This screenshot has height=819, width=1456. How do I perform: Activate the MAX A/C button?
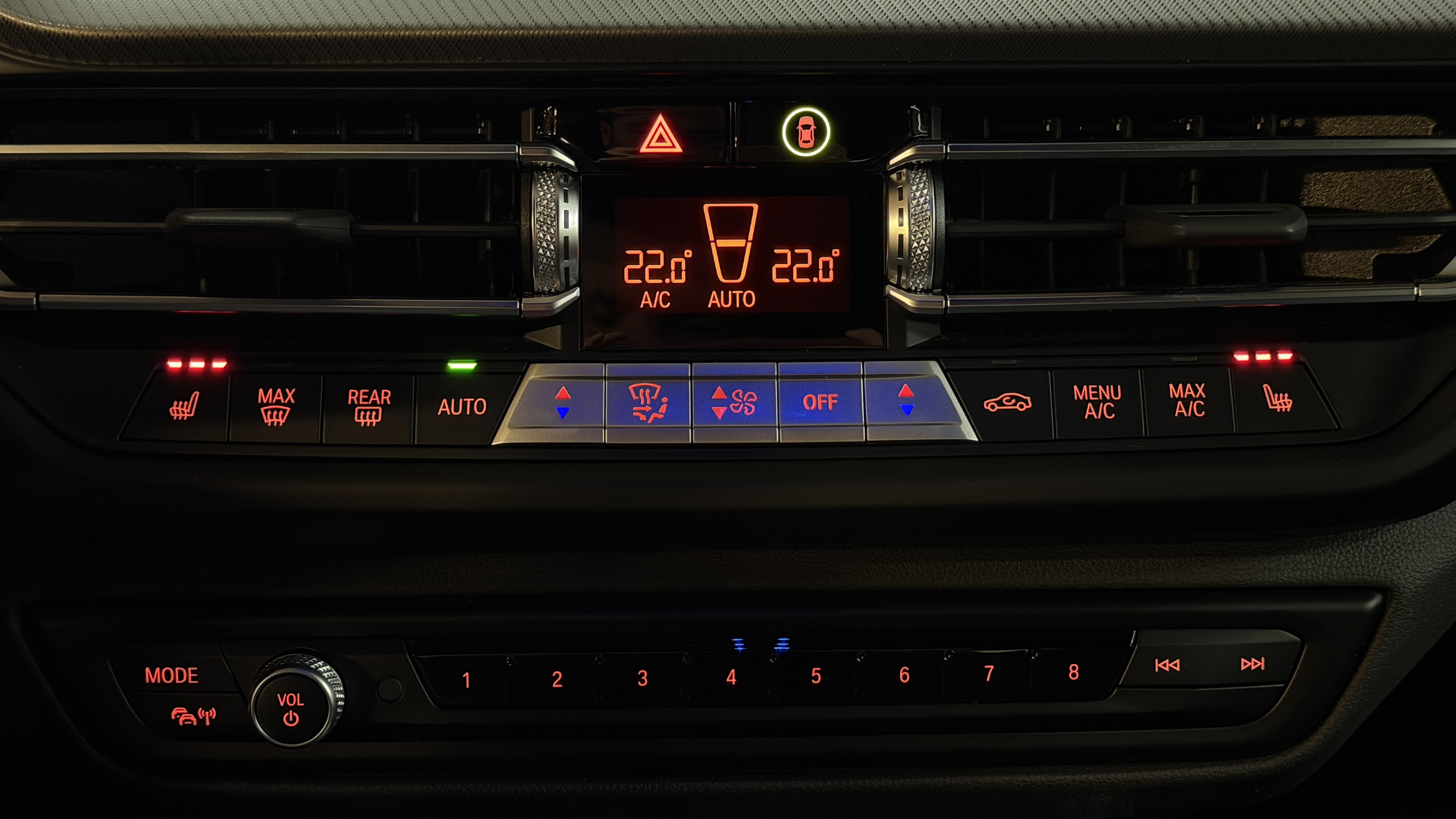click(1189, 400)
